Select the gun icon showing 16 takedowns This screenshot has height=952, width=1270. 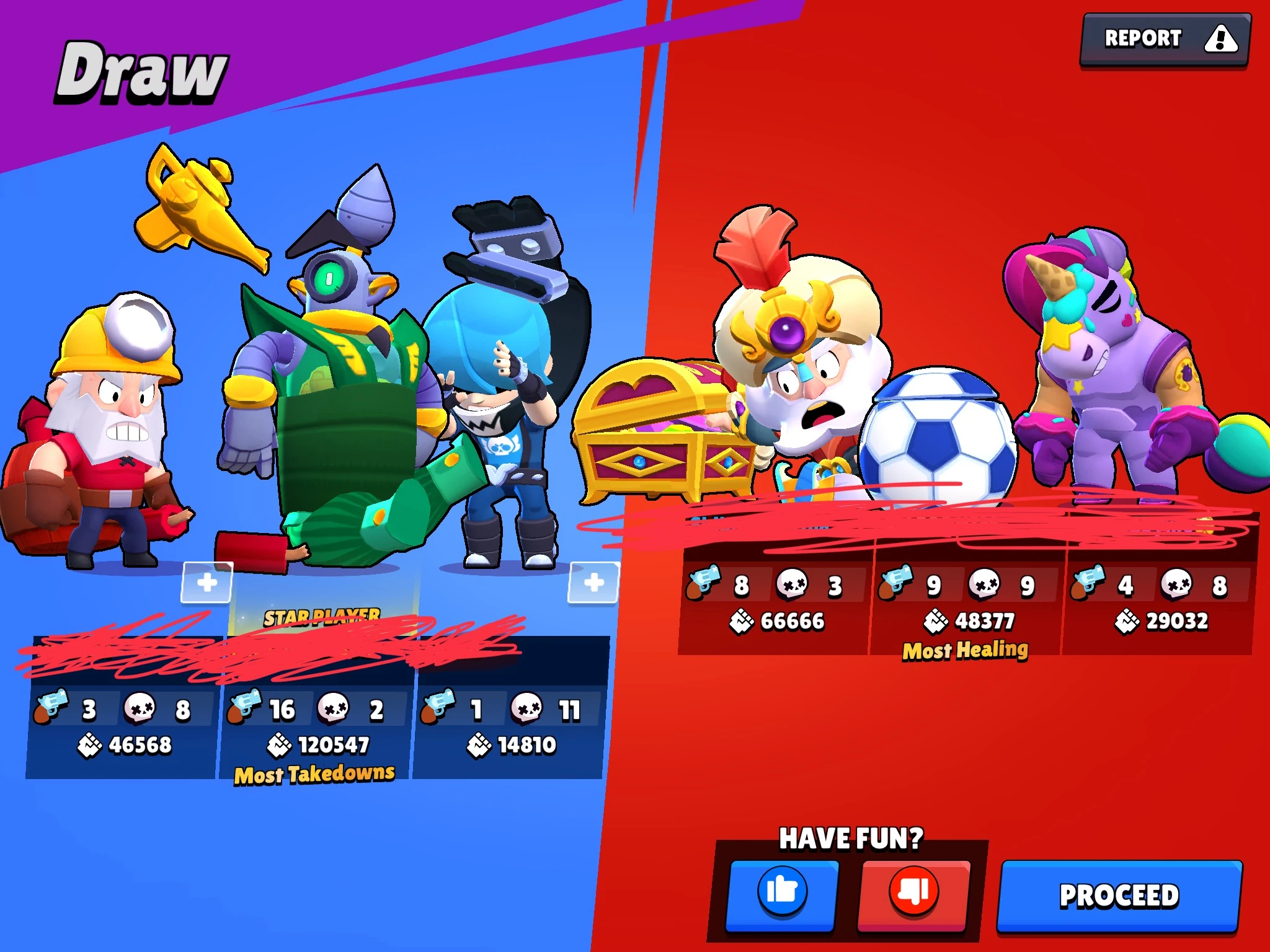pyautogui.click(x=245, y=707)
